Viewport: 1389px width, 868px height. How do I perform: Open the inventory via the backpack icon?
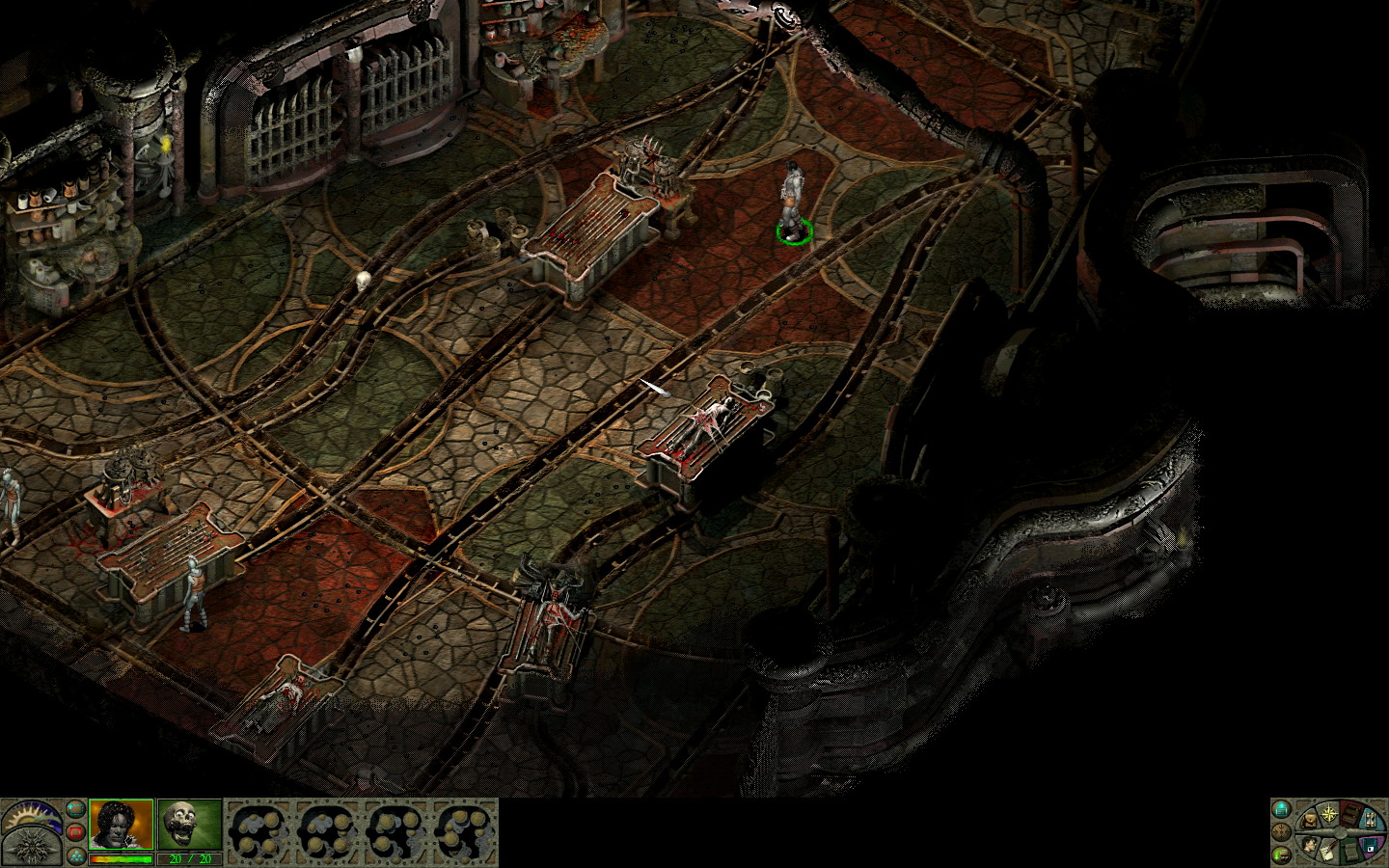point(1309,820)
